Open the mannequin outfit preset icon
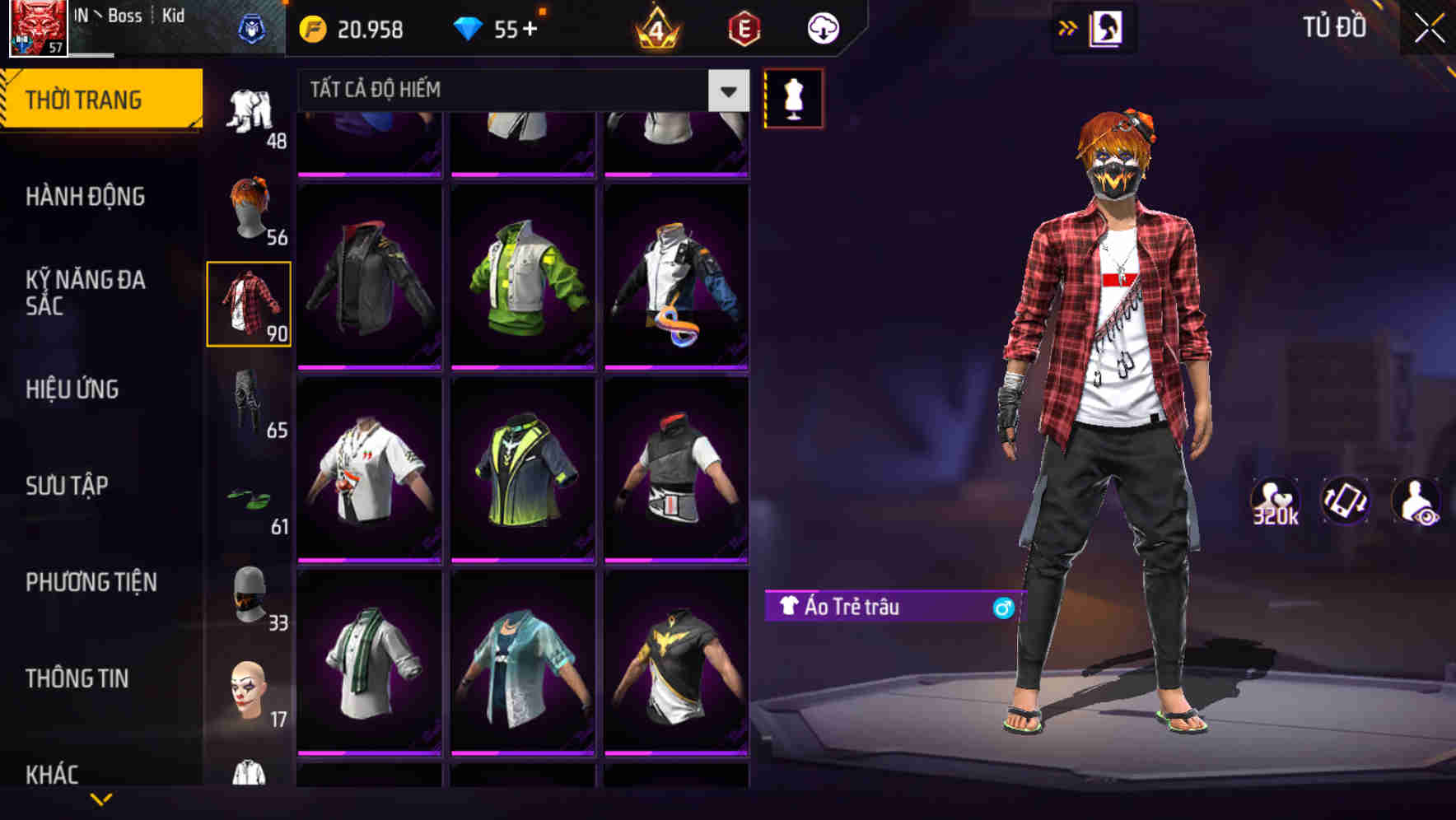This screenshot has height=820, width=1456. 793,97
